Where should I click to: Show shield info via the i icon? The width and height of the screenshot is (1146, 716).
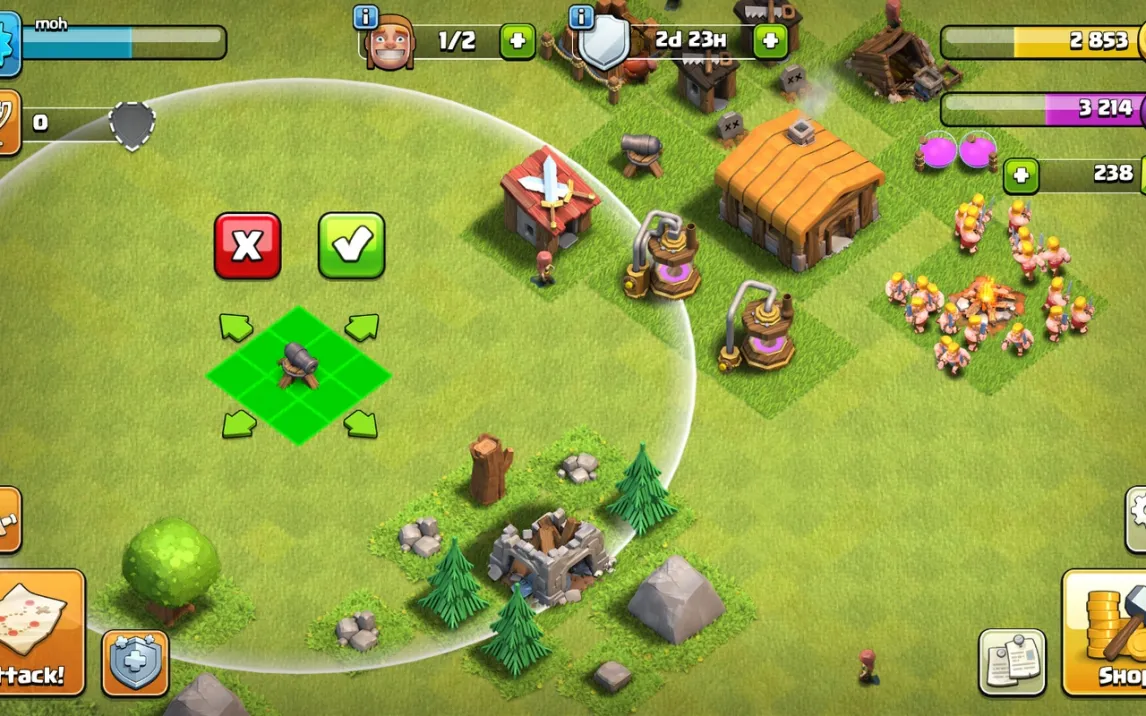pyautogui.click(x=581, y=17)
